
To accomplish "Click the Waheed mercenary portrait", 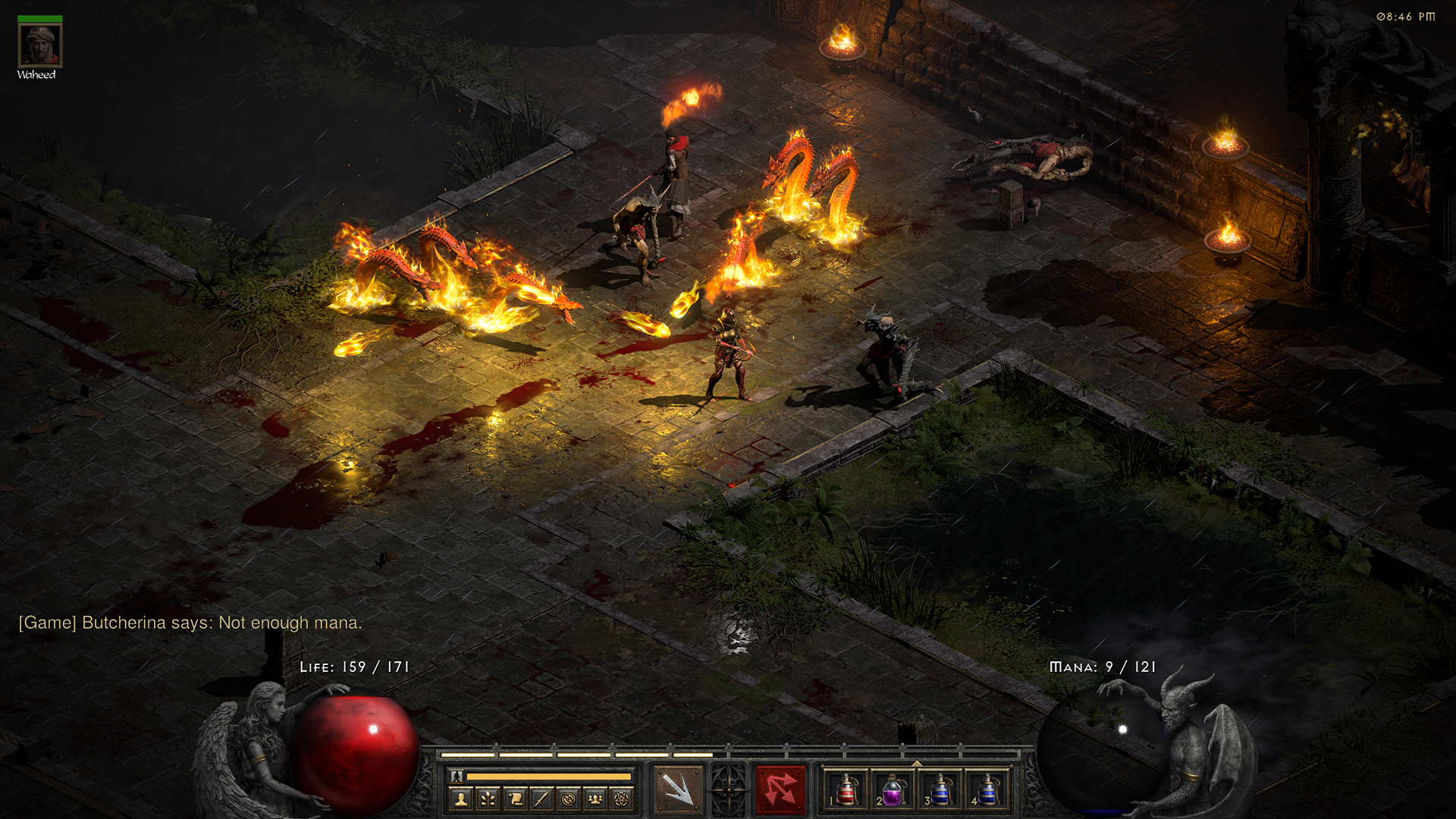I will coord(40,45).
